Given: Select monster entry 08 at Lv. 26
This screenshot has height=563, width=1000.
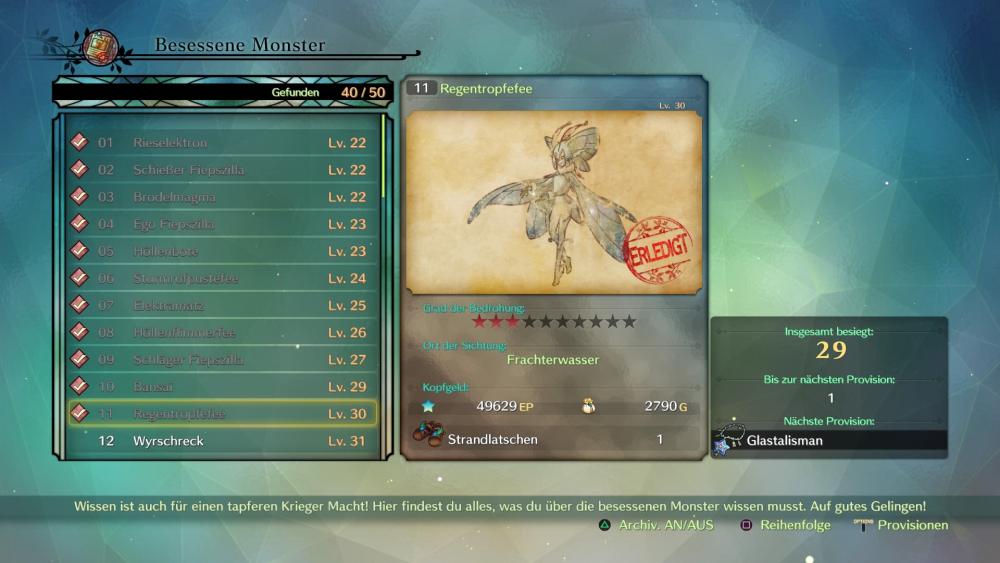Looking at the screenshot, I should click(220, 332).
